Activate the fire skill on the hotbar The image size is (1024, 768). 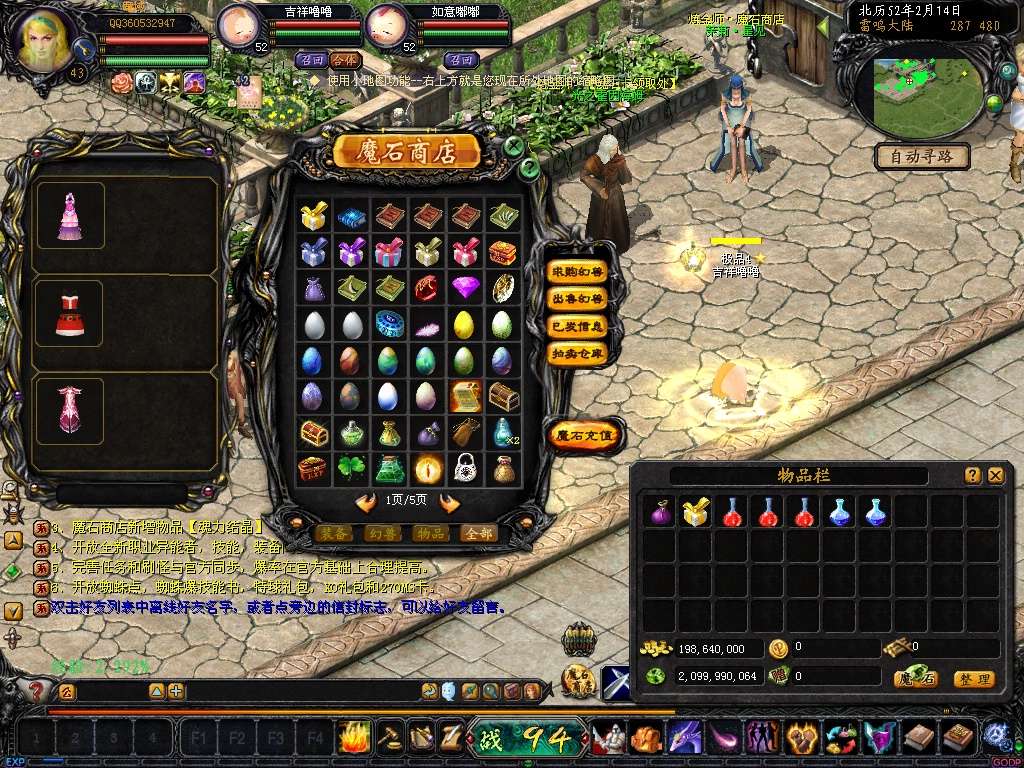pyautogui.click(x=354, y=738)
